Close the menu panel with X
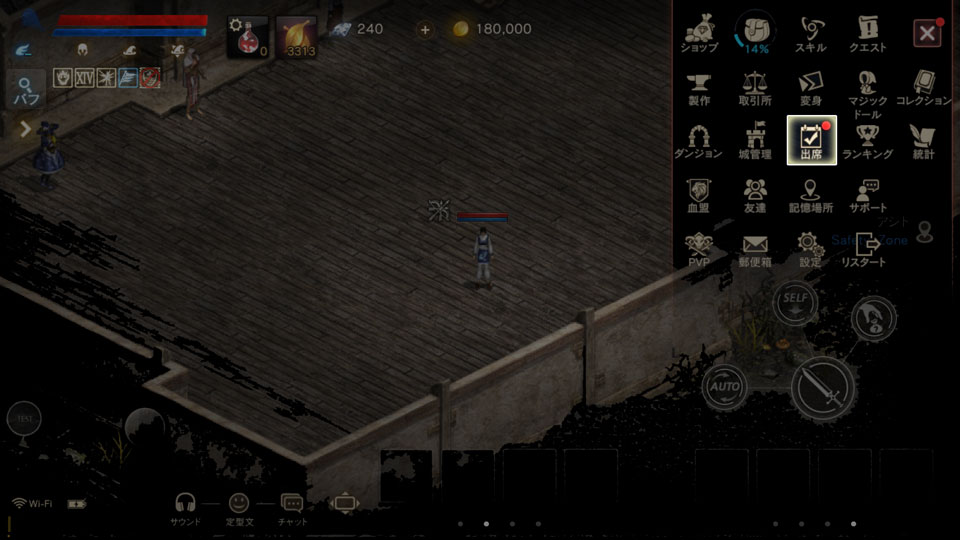This screenshot has height=540, width=960. click(927, 33)
